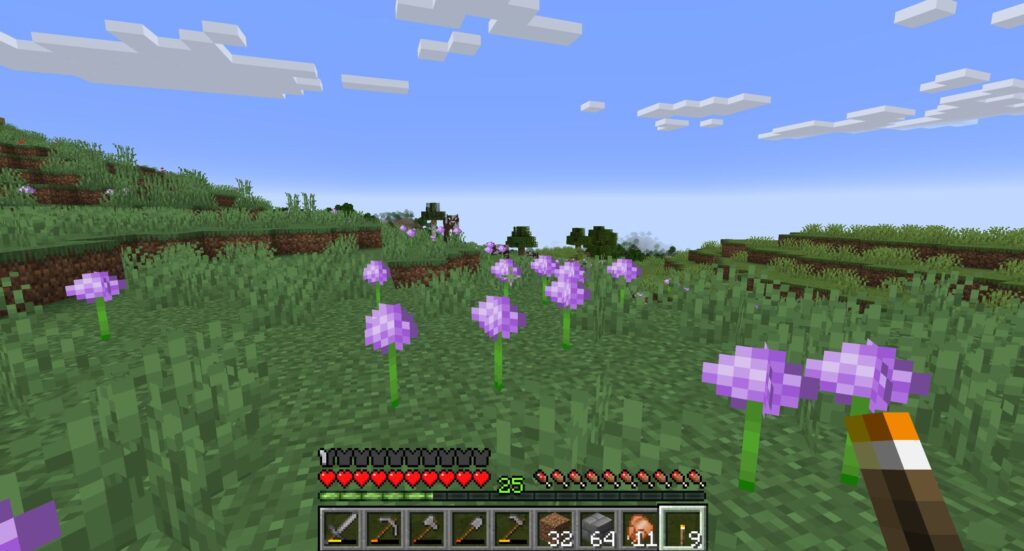Choose the axe in the hotbar

pyautogui.click(x=427, y=528)
